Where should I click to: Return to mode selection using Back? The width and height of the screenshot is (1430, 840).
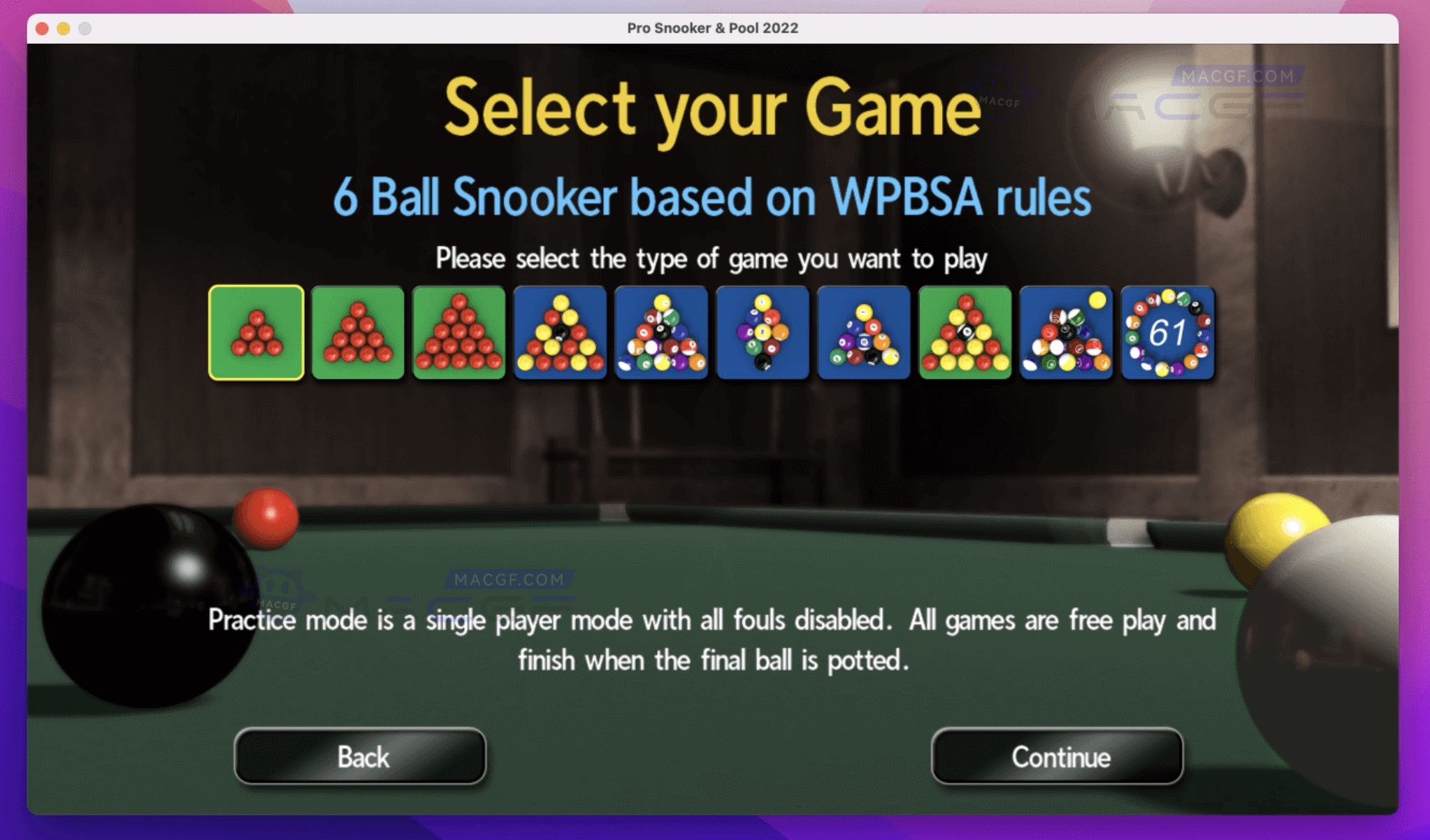(361, 757)
